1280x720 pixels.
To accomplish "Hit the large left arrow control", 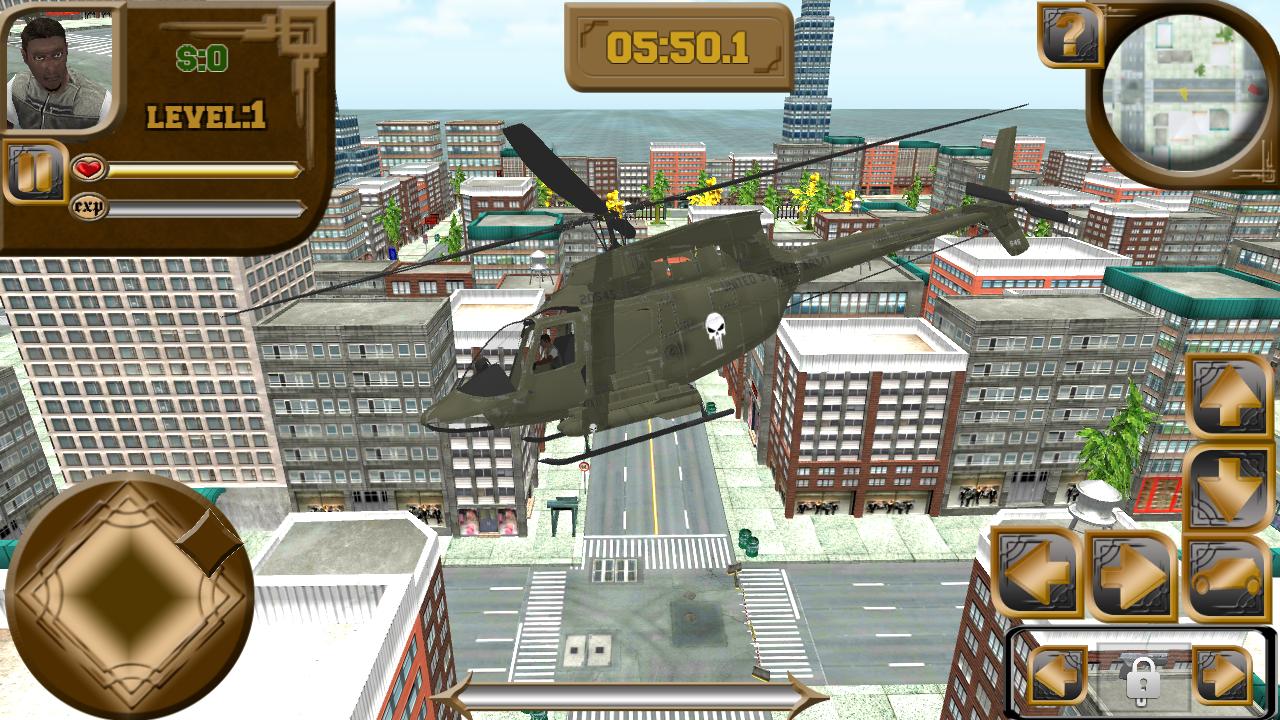I will pyautogui.click(x=1037, y=573).
